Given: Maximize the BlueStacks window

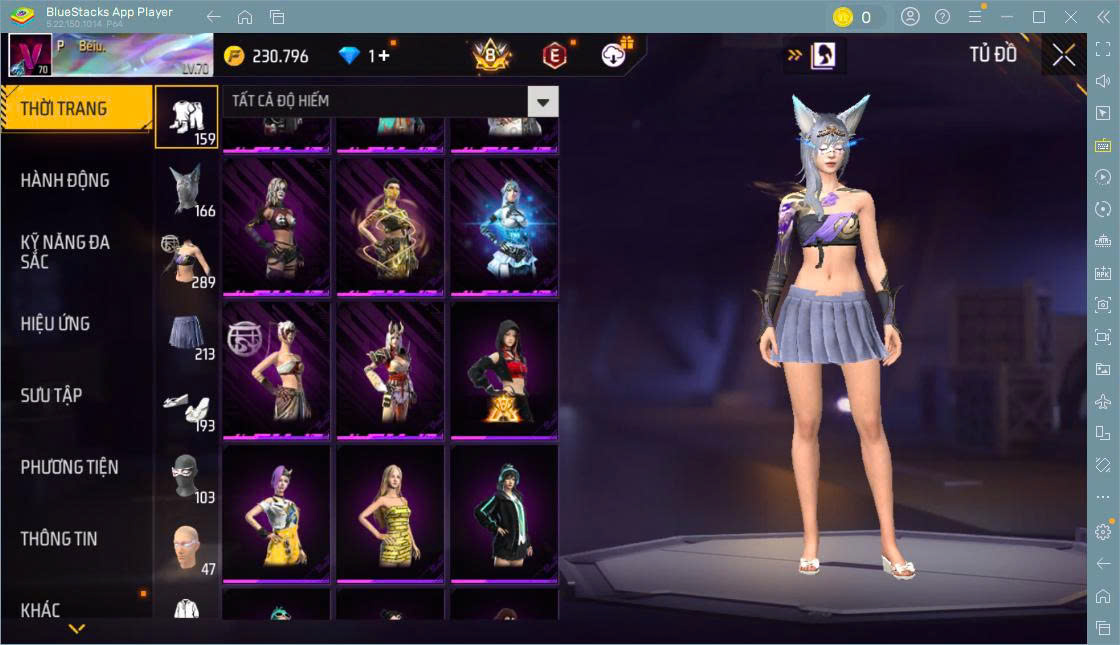Looking at the screenshot, I should pyautogui.click(x=1039, y=17).
